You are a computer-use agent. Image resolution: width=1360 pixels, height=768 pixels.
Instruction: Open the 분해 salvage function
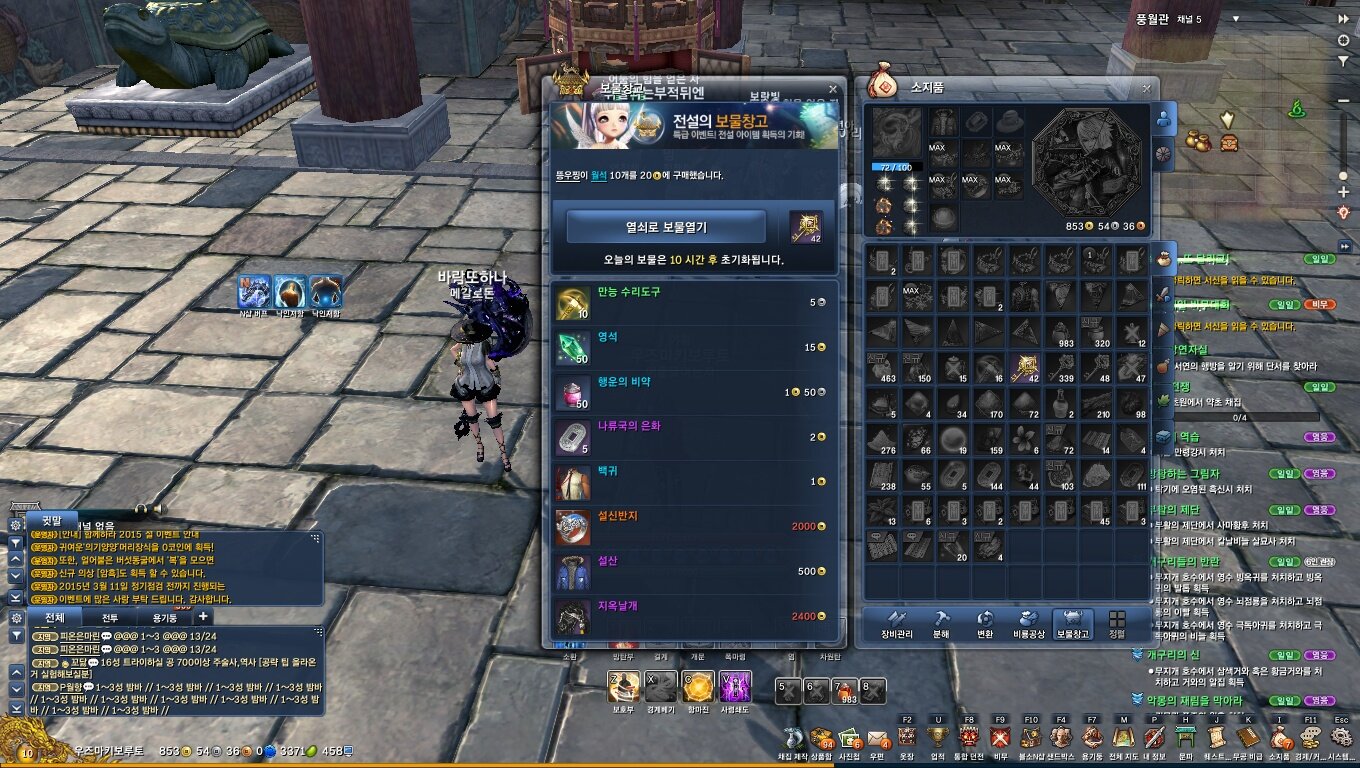point(941,625)
